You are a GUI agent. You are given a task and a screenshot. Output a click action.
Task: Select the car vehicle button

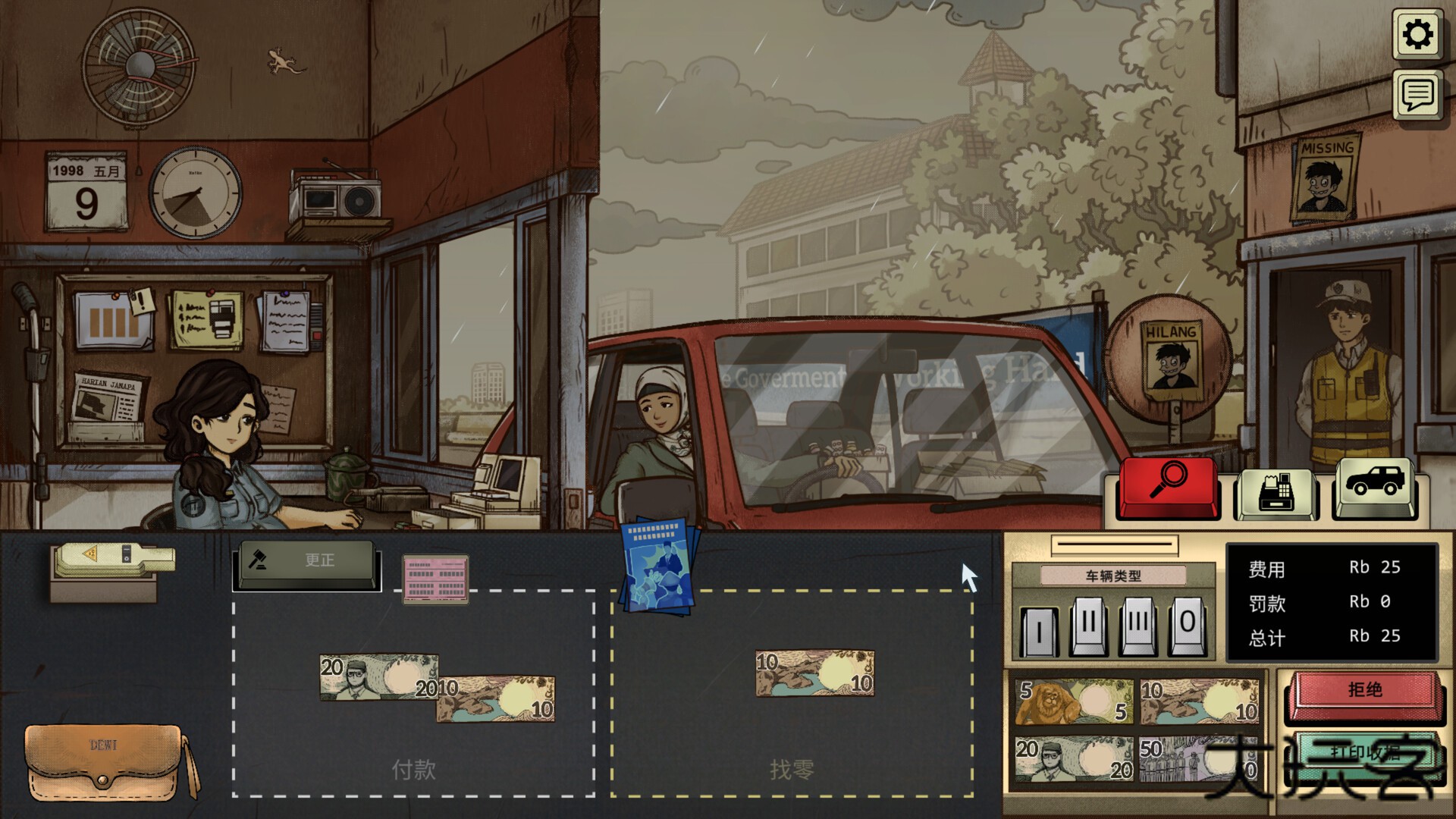(x=1374, y=486)
